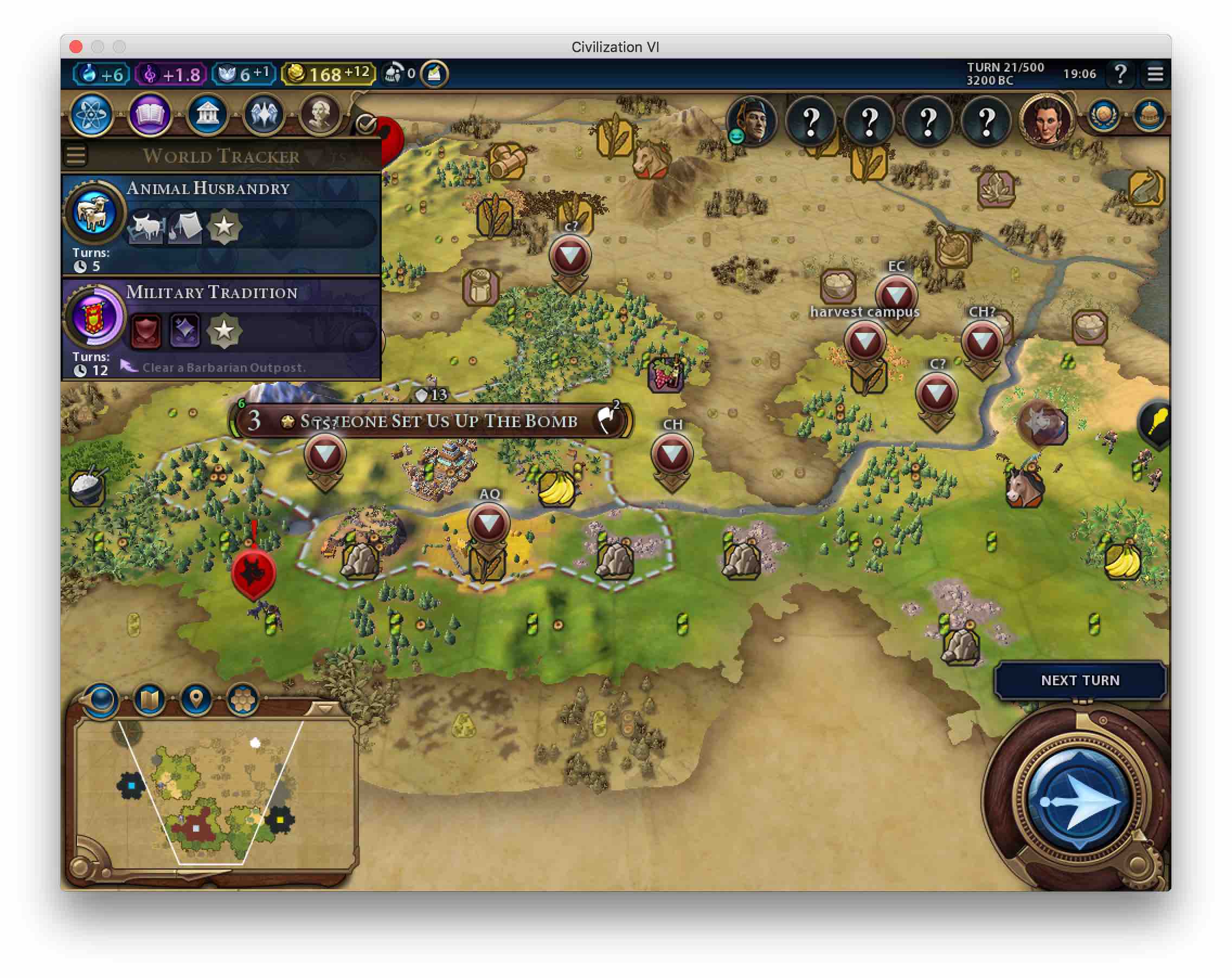Open the map lens options (folded map icon)
1232x978 pixels.
click(149, 699)
